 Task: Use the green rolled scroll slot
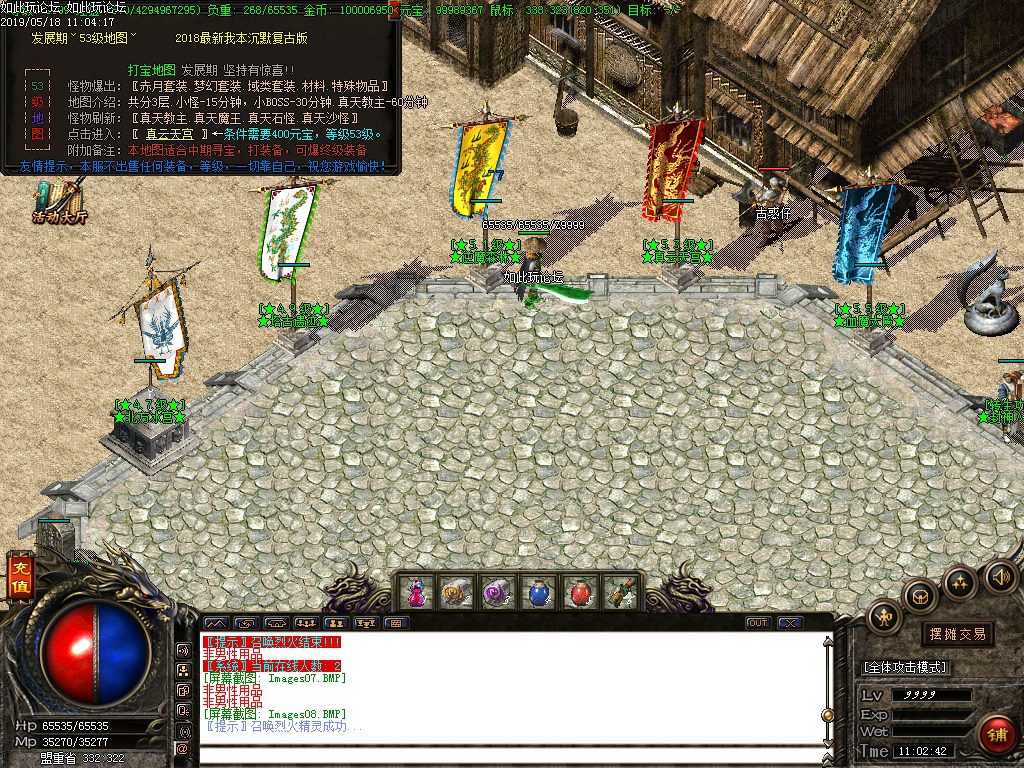point(620,592)
